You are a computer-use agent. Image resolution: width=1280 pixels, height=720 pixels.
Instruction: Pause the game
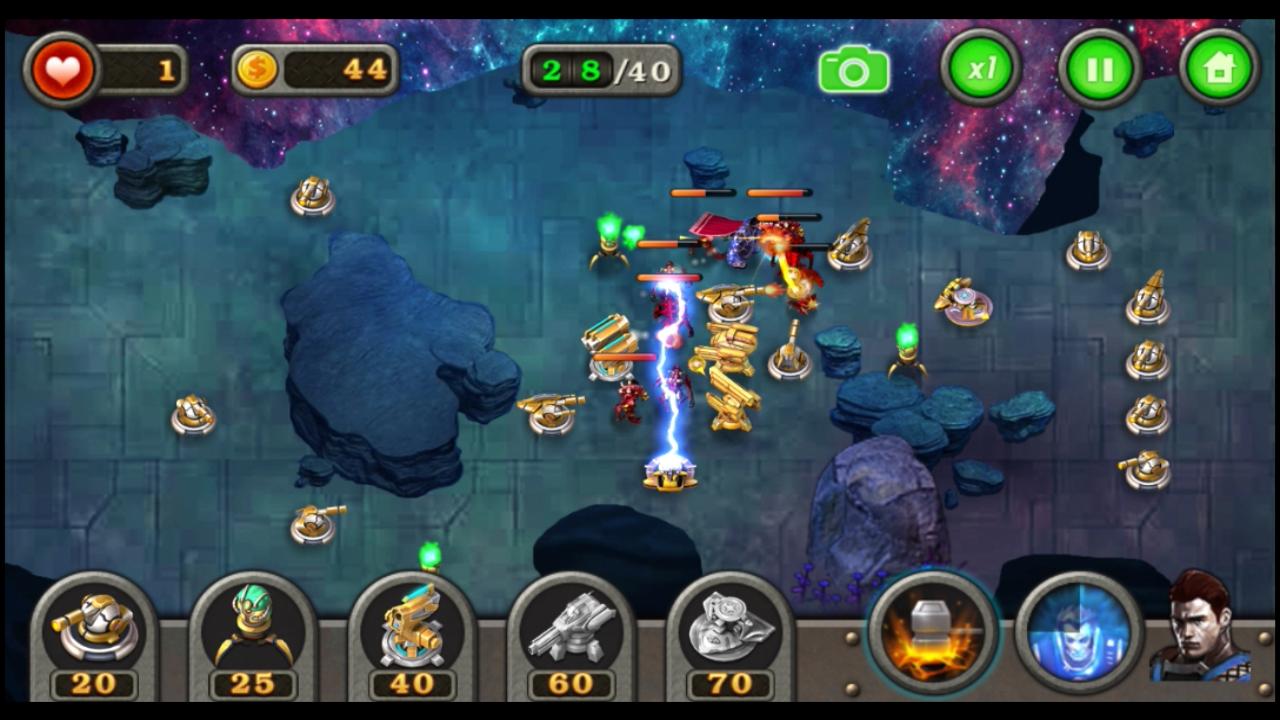click(x=1098, y=68)
